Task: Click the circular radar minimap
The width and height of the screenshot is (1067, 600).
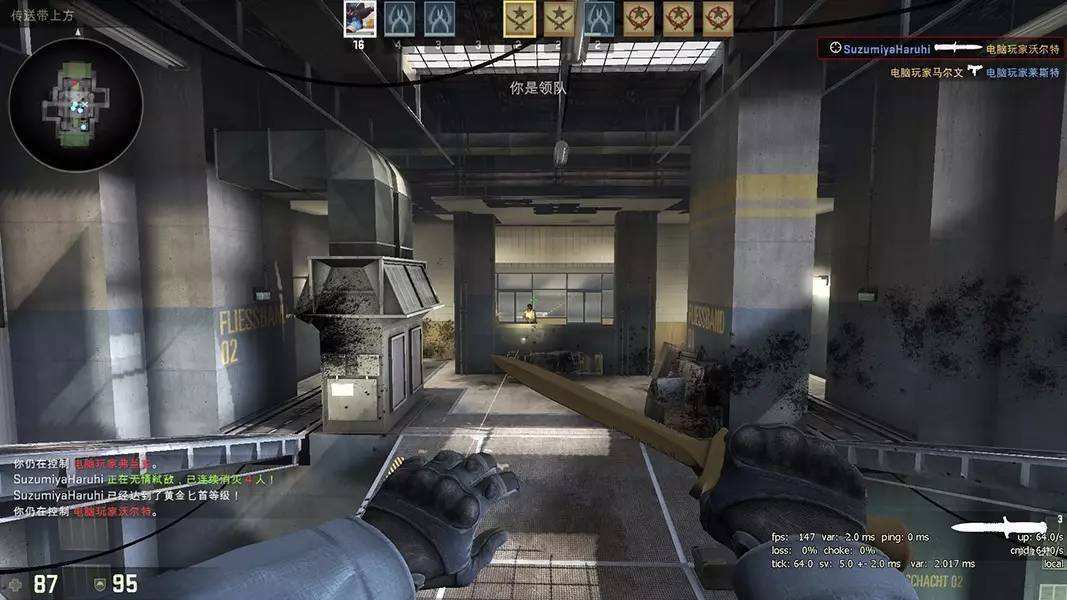Action: (75, 104)
